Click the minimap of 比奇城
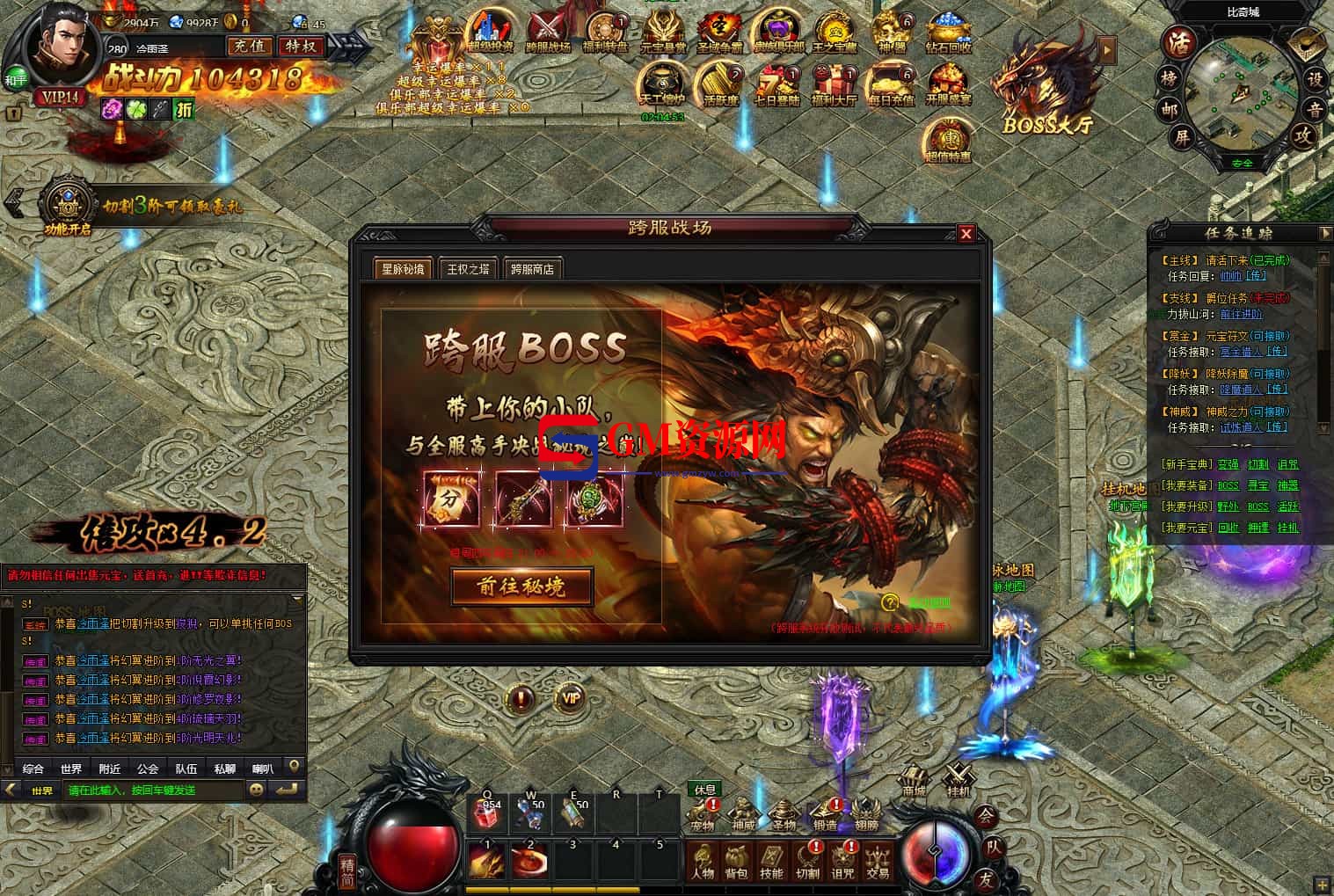Screen dimensions: 1334x896 tap(1242, 88)
